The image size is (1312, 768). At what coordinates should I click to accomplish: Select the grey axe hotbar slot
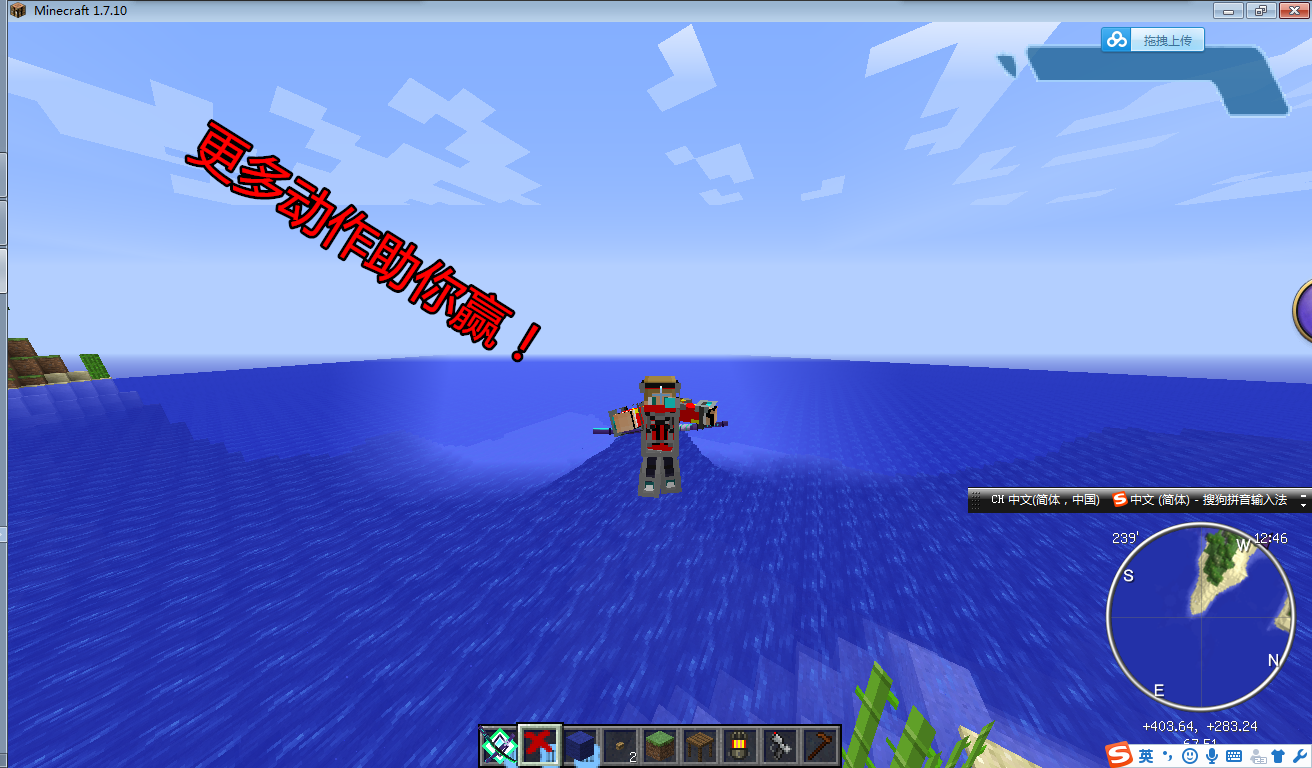click(780, 746)
